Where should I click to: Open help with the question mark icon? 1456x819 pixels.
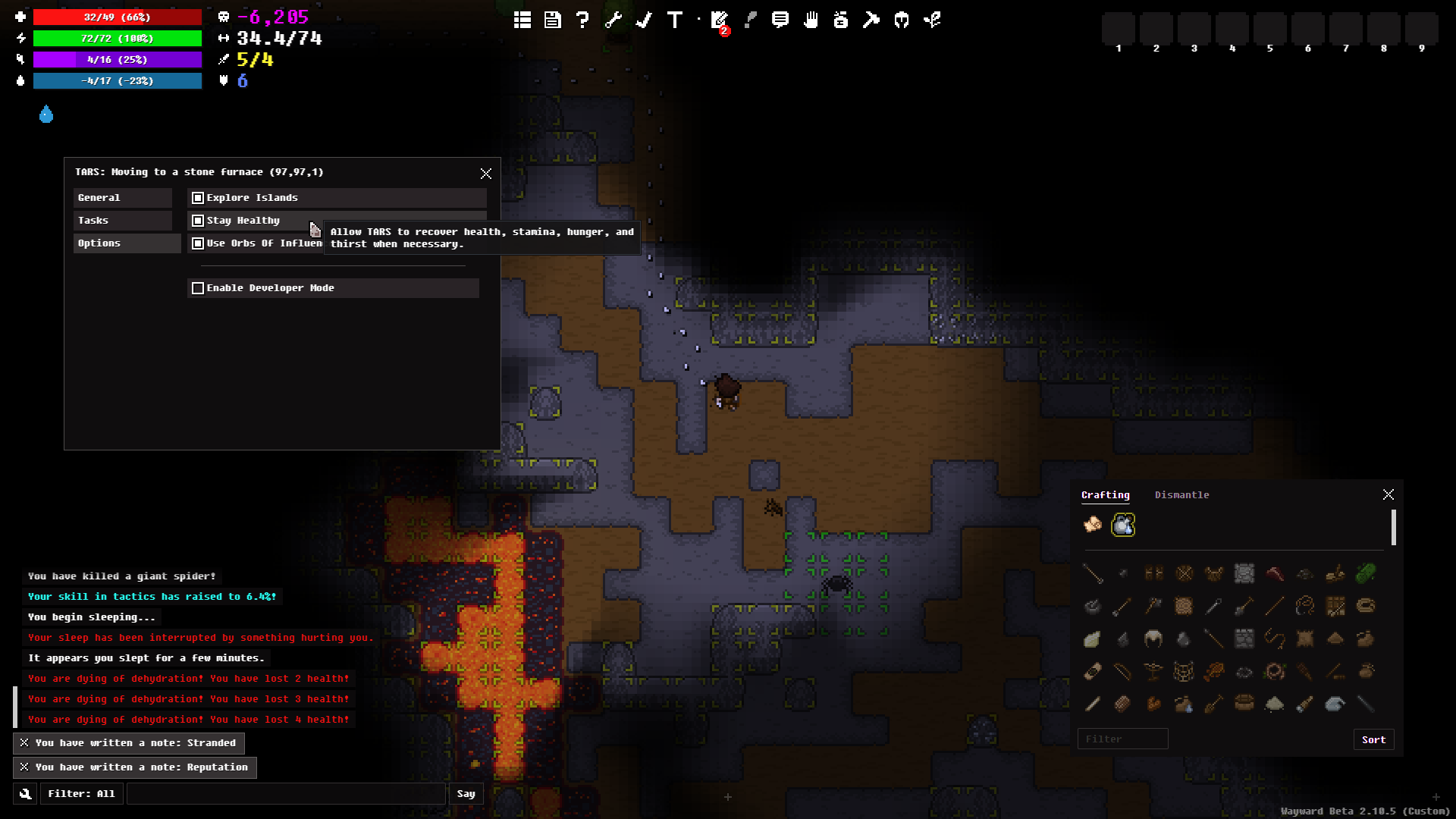582,20
